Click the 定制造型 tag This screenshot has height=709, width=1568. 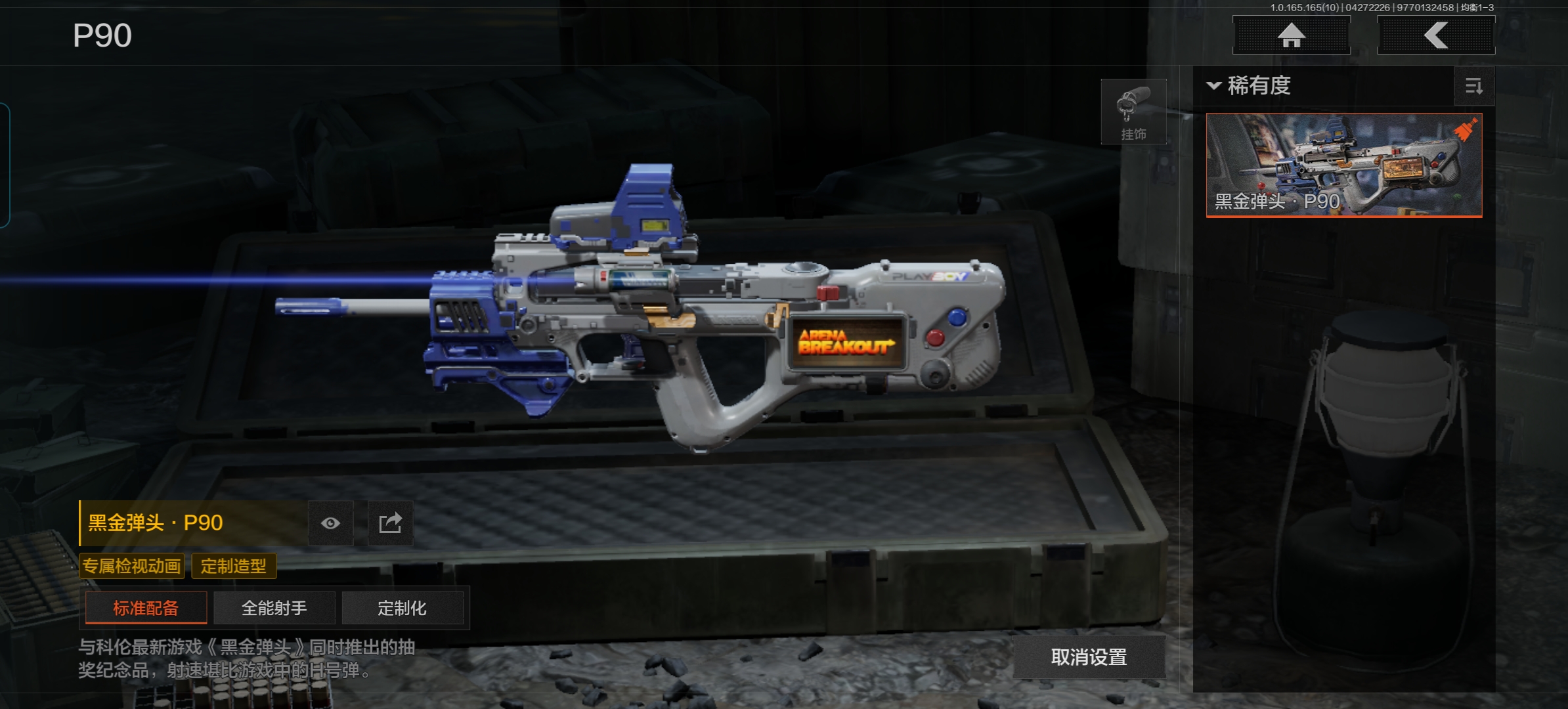(234, 566)
